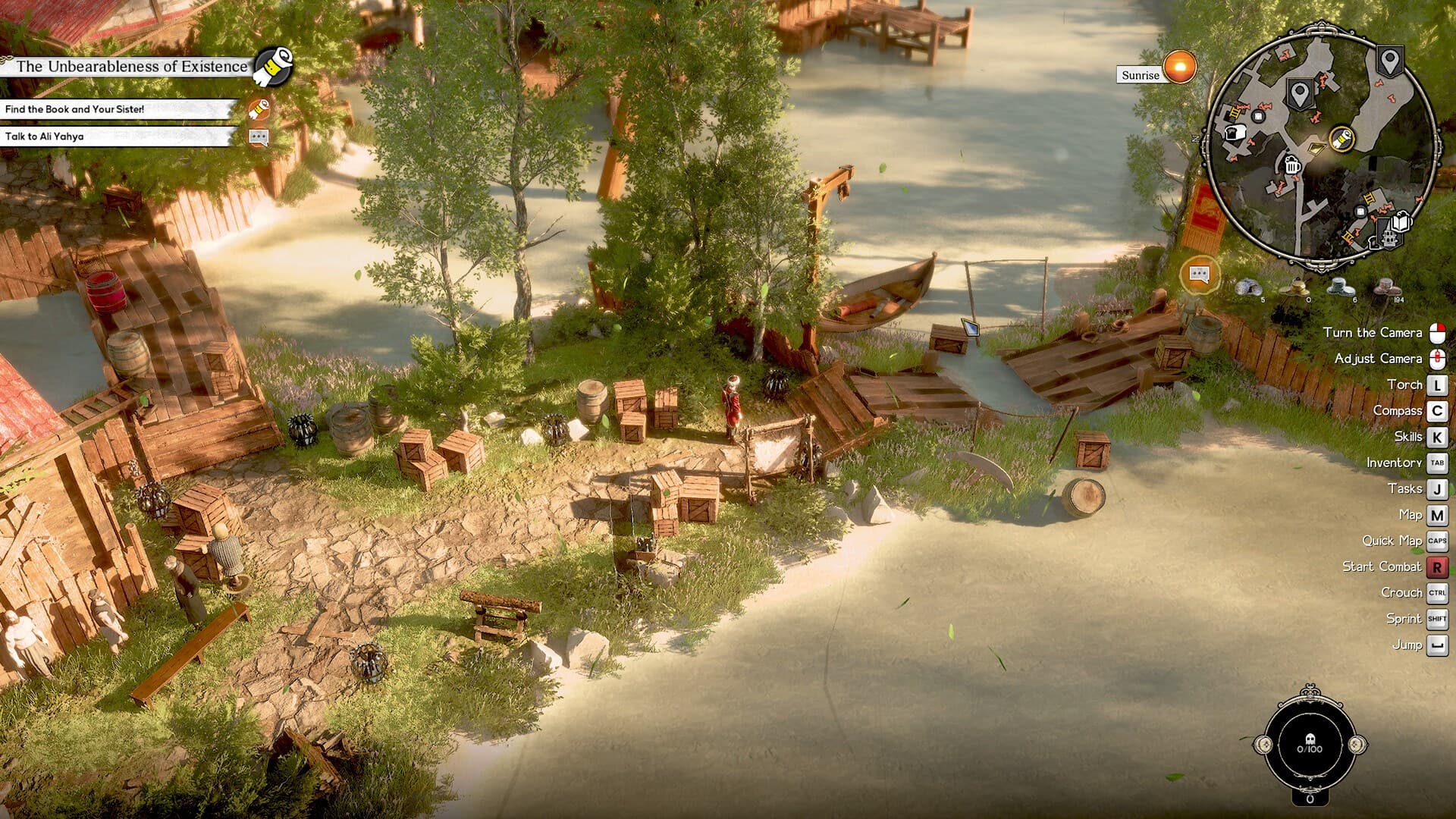Toggle Crouch via its CTRL keybind entry
Screen dimensions: 1456x819
pos(1438,592)
